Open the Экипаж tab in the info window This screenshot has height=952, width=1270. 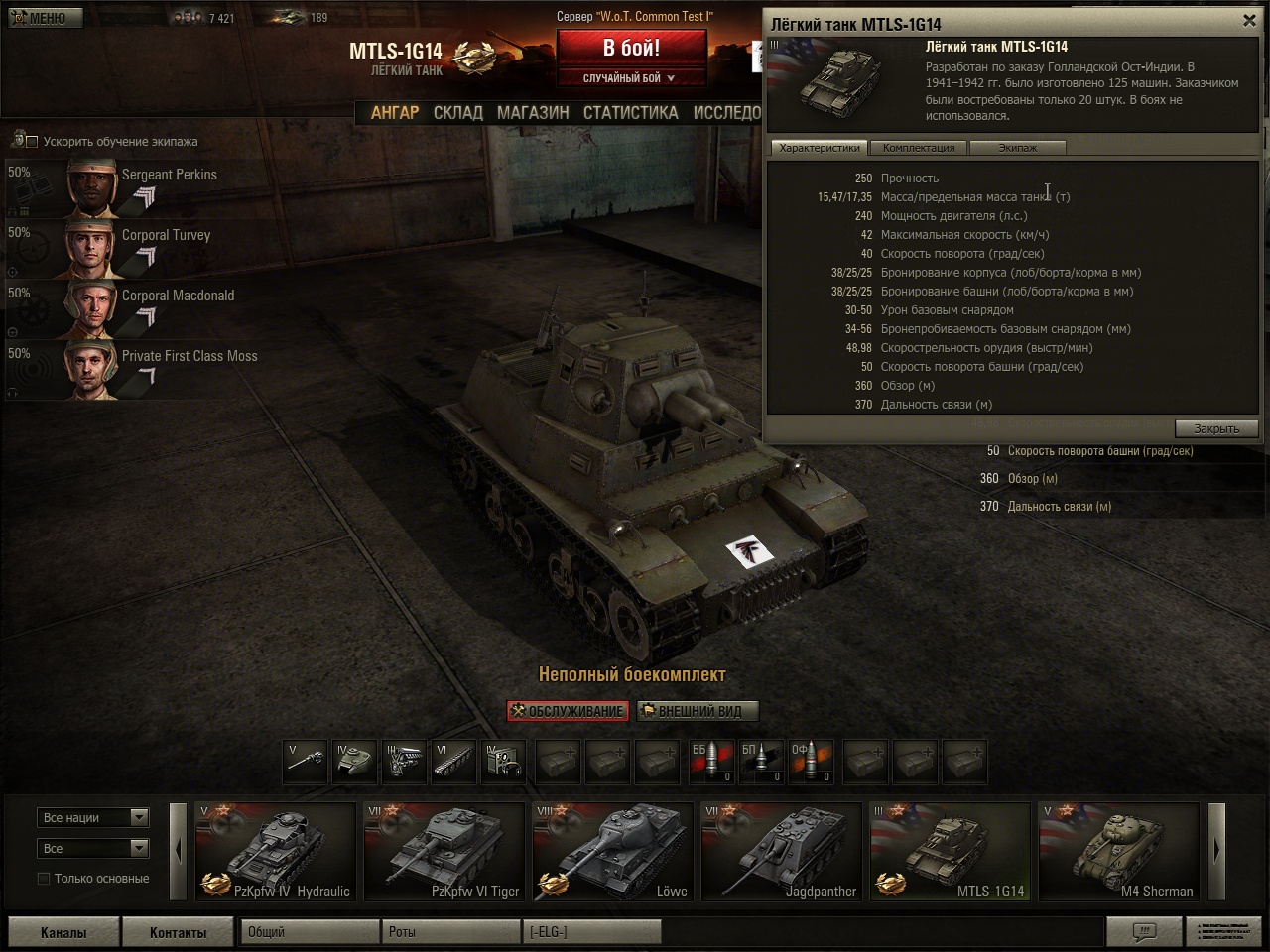click(x=1017, y=148)
